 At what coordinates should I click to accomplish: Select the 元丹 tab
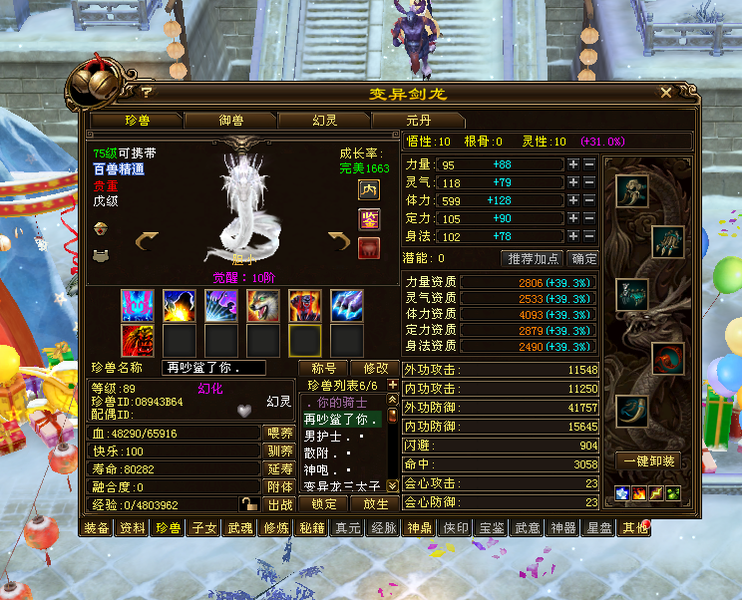(417, 120)
